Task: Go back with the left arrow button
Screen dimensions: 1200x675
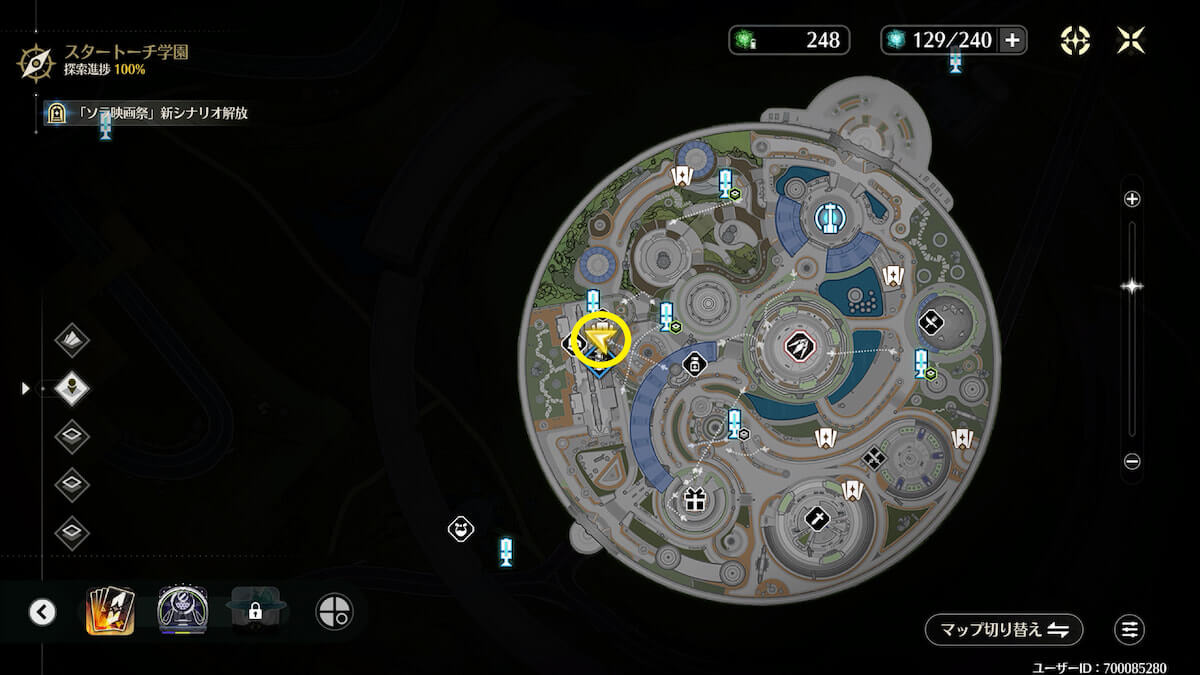Action: 42,611
